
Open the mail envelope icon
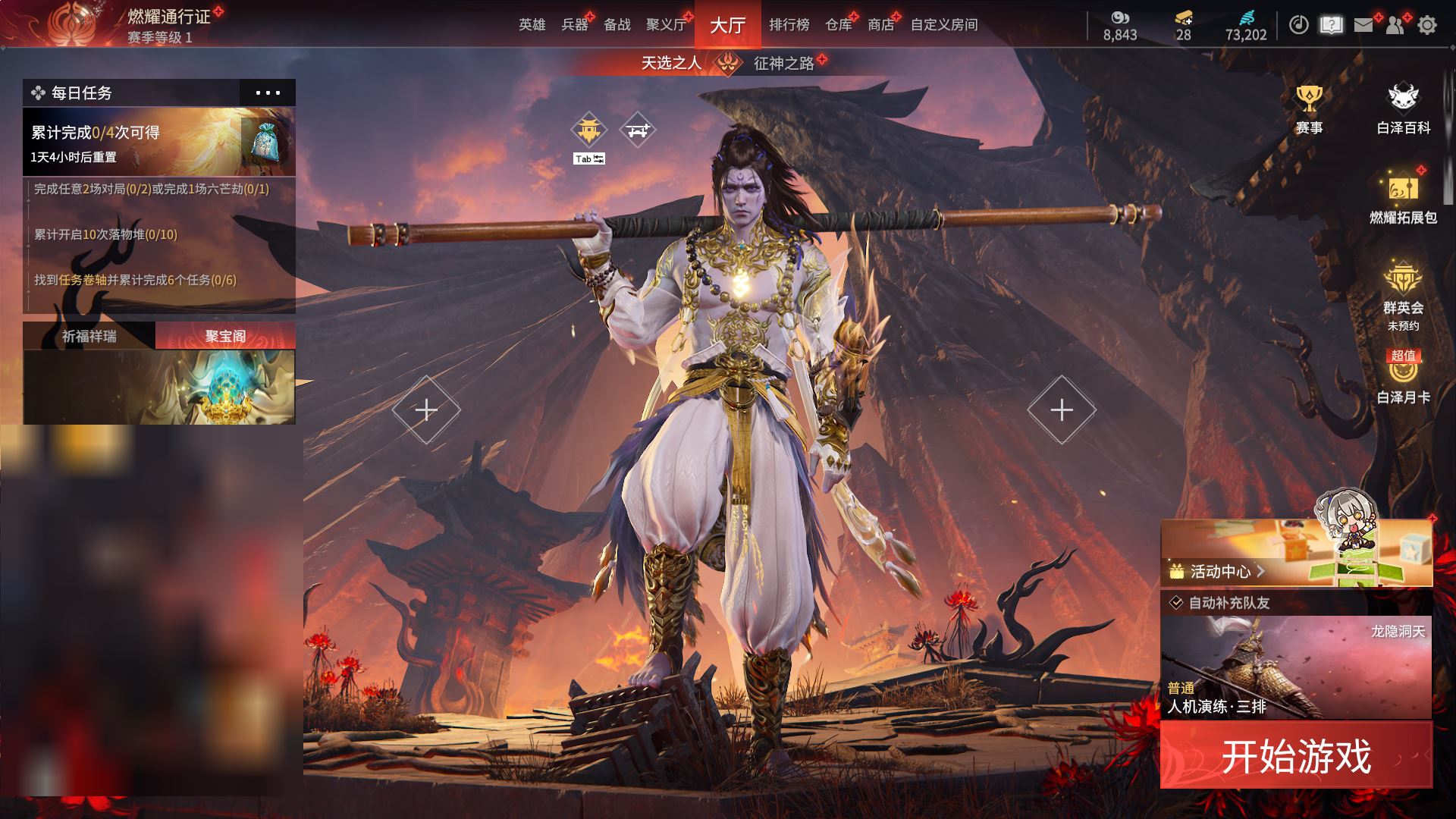[x=1363, y=25]
